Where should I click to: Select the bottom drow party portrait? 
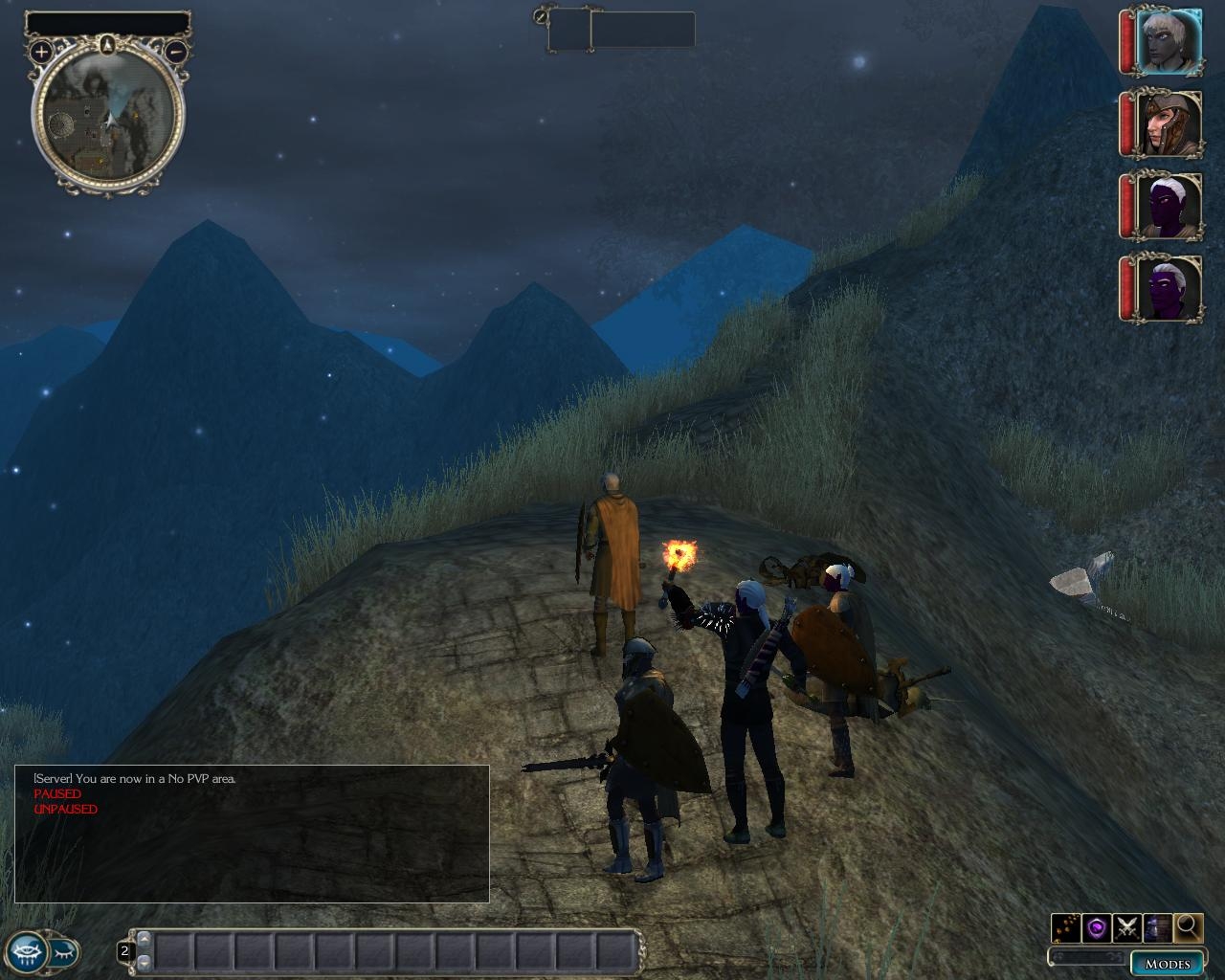1168,288
